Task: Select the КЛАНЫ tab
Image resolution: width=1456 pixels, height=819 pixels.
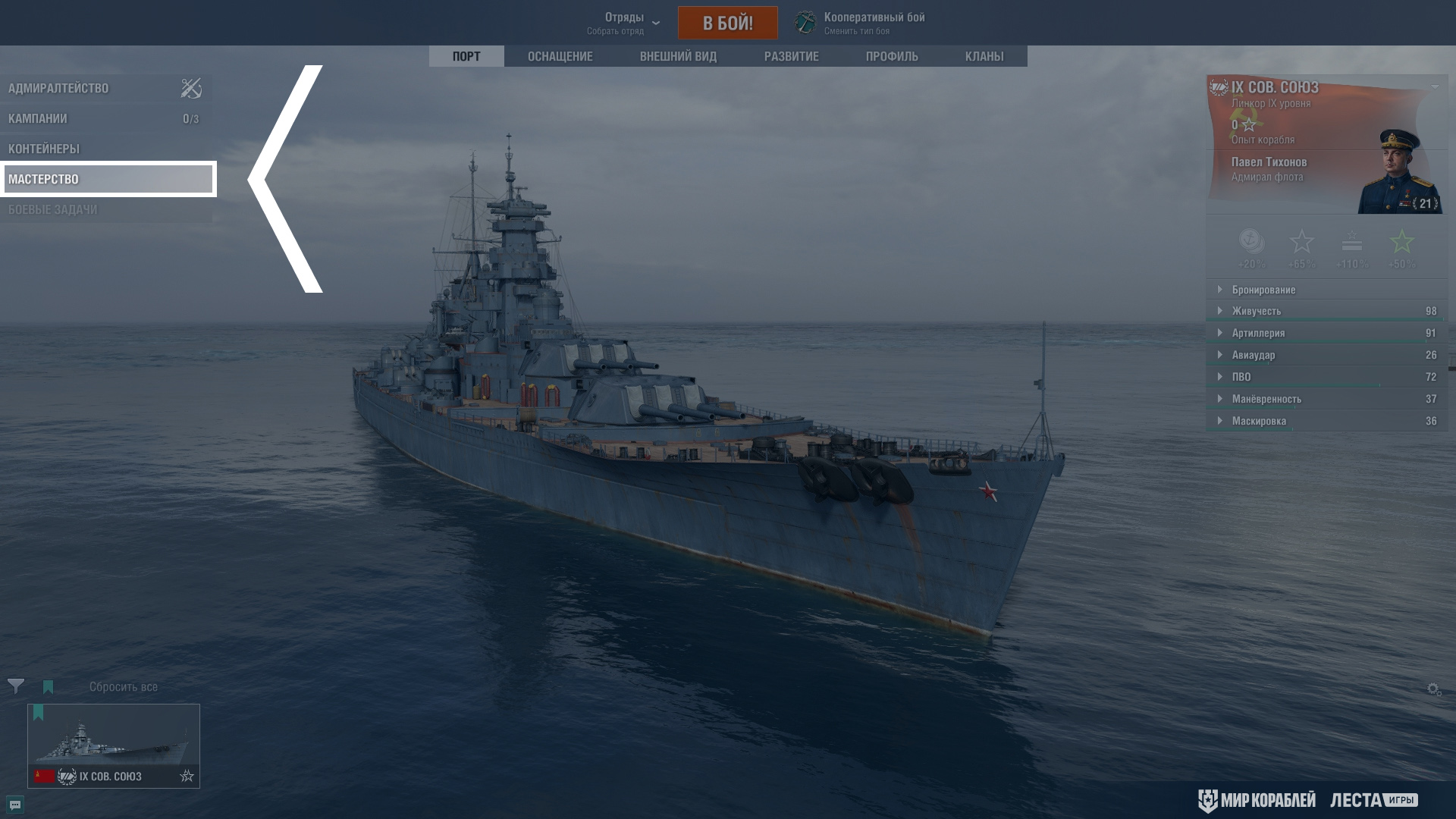Action: [984, 56]
